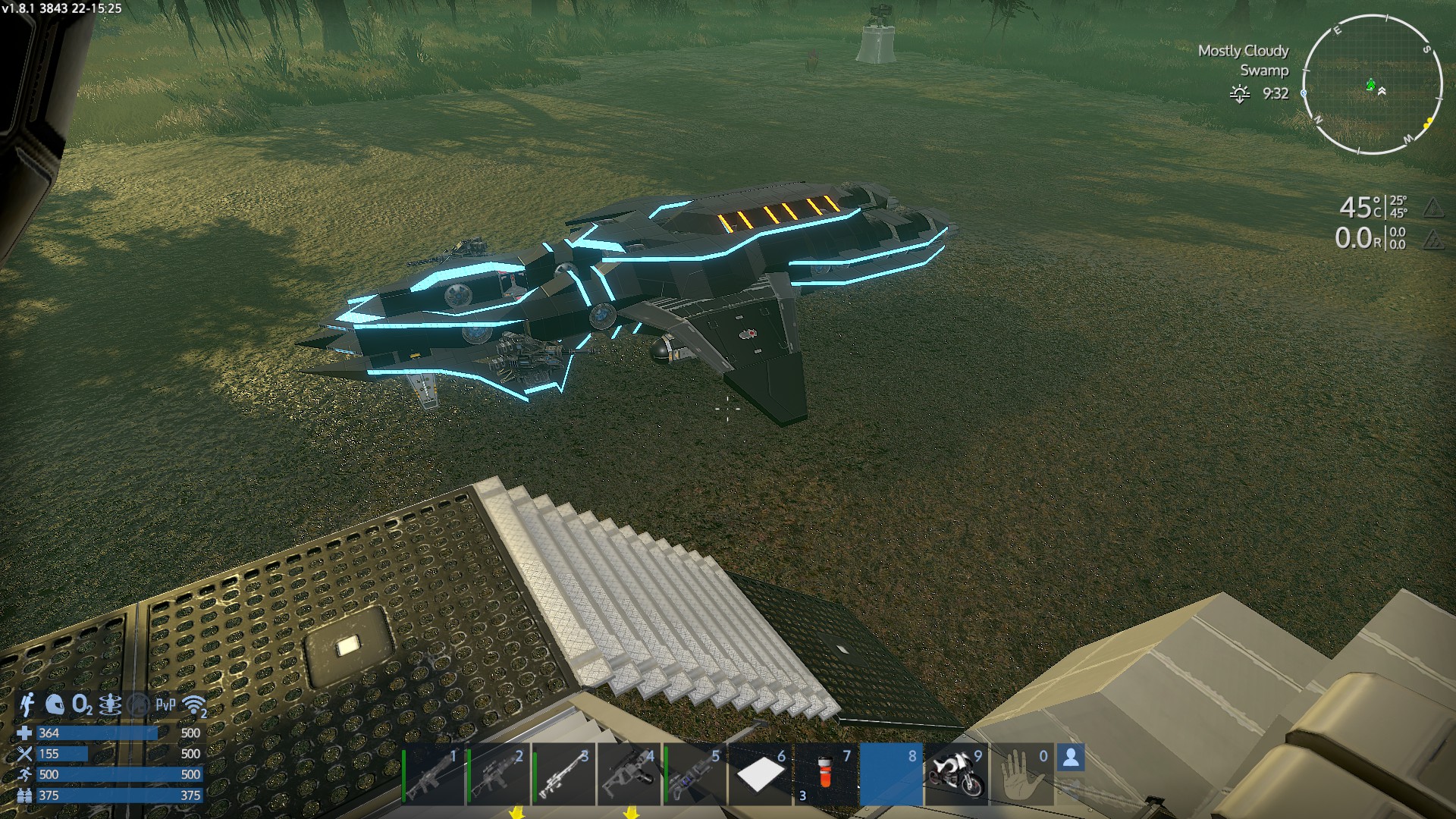Screen dimensions: 1456x819
Task: Toggle the jetpack status icon
Action: pyautogui.click(x=27, y=704)
